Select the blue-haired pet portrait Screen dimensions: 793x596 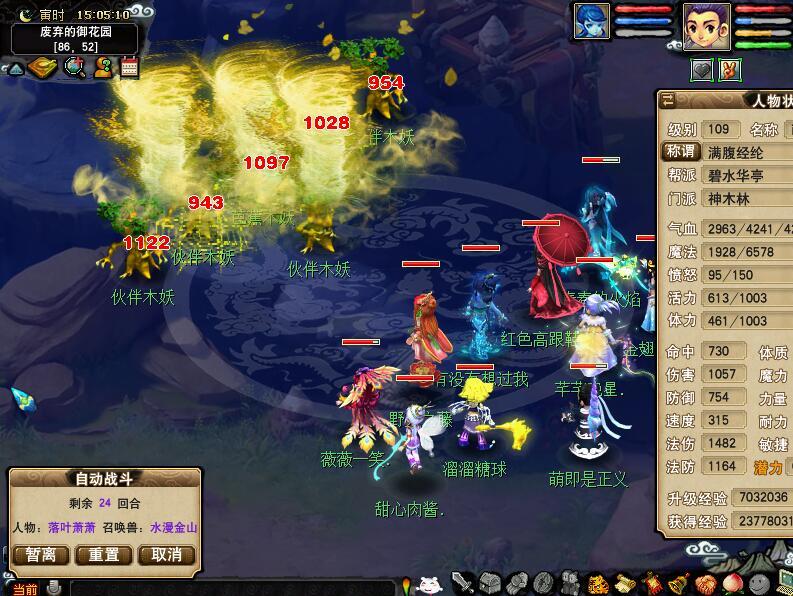pyautogui.click(x=591, y=22)
